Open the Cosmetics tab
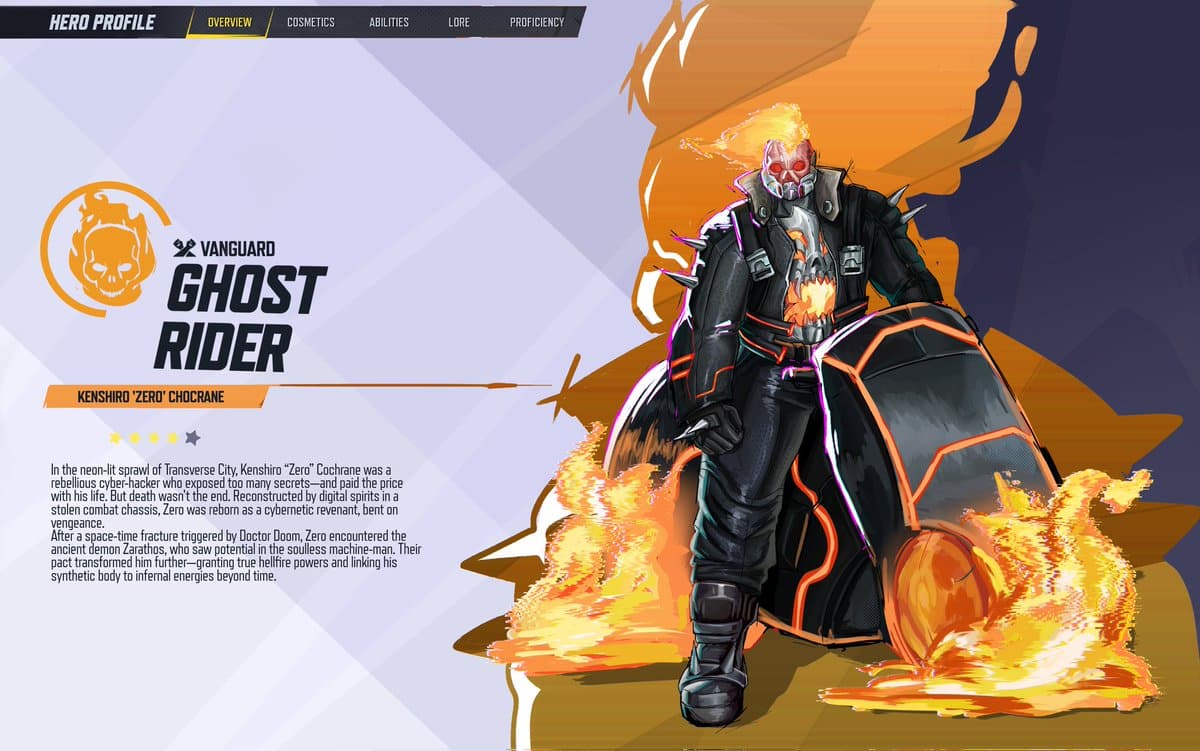Viewport: 1200px width, 751px height. pos(311,22)
